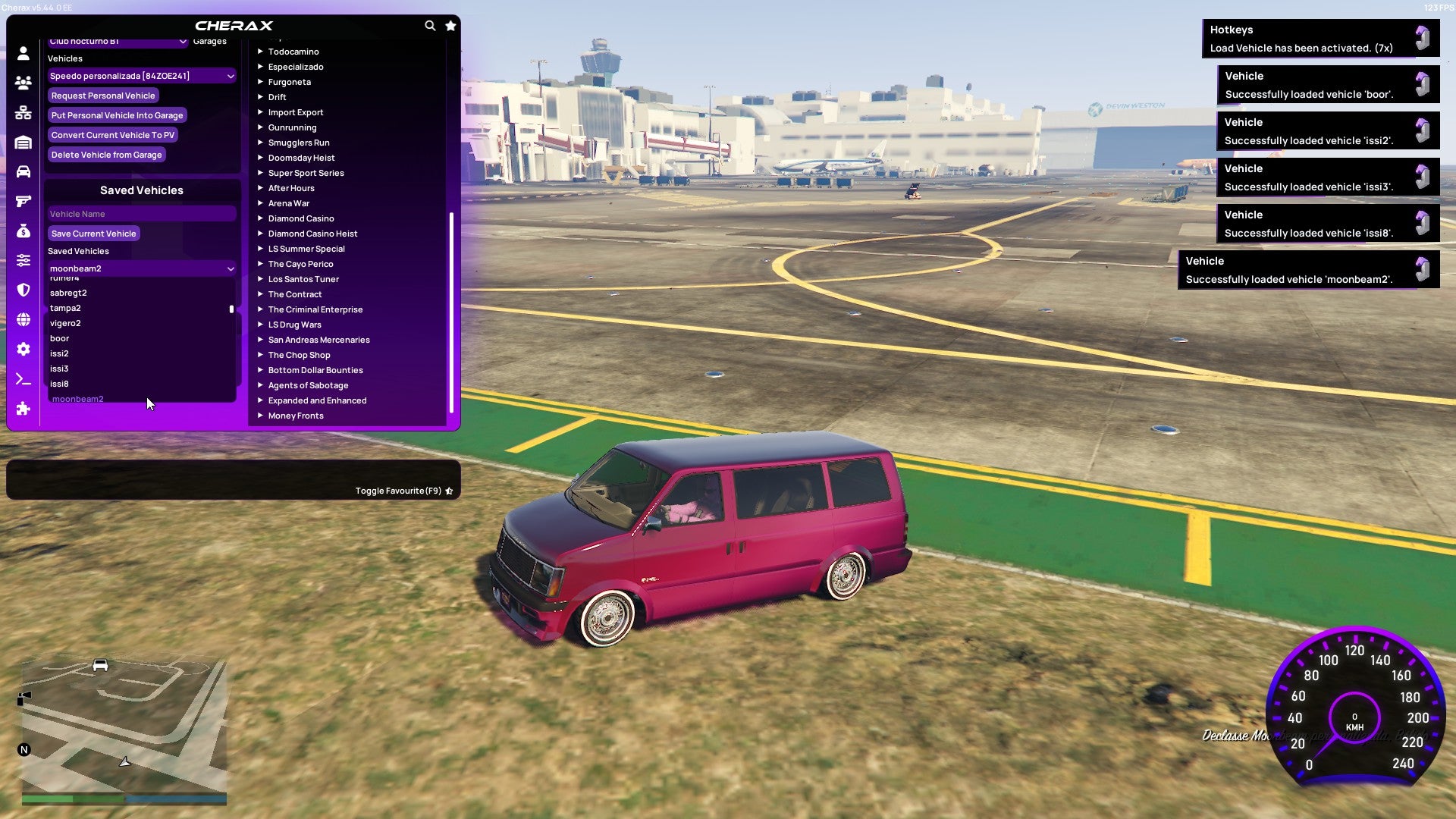Open the Network session icon
The width and height of the screenshot is (1456, 819).
pyautogui.click(x=23, y=114)
